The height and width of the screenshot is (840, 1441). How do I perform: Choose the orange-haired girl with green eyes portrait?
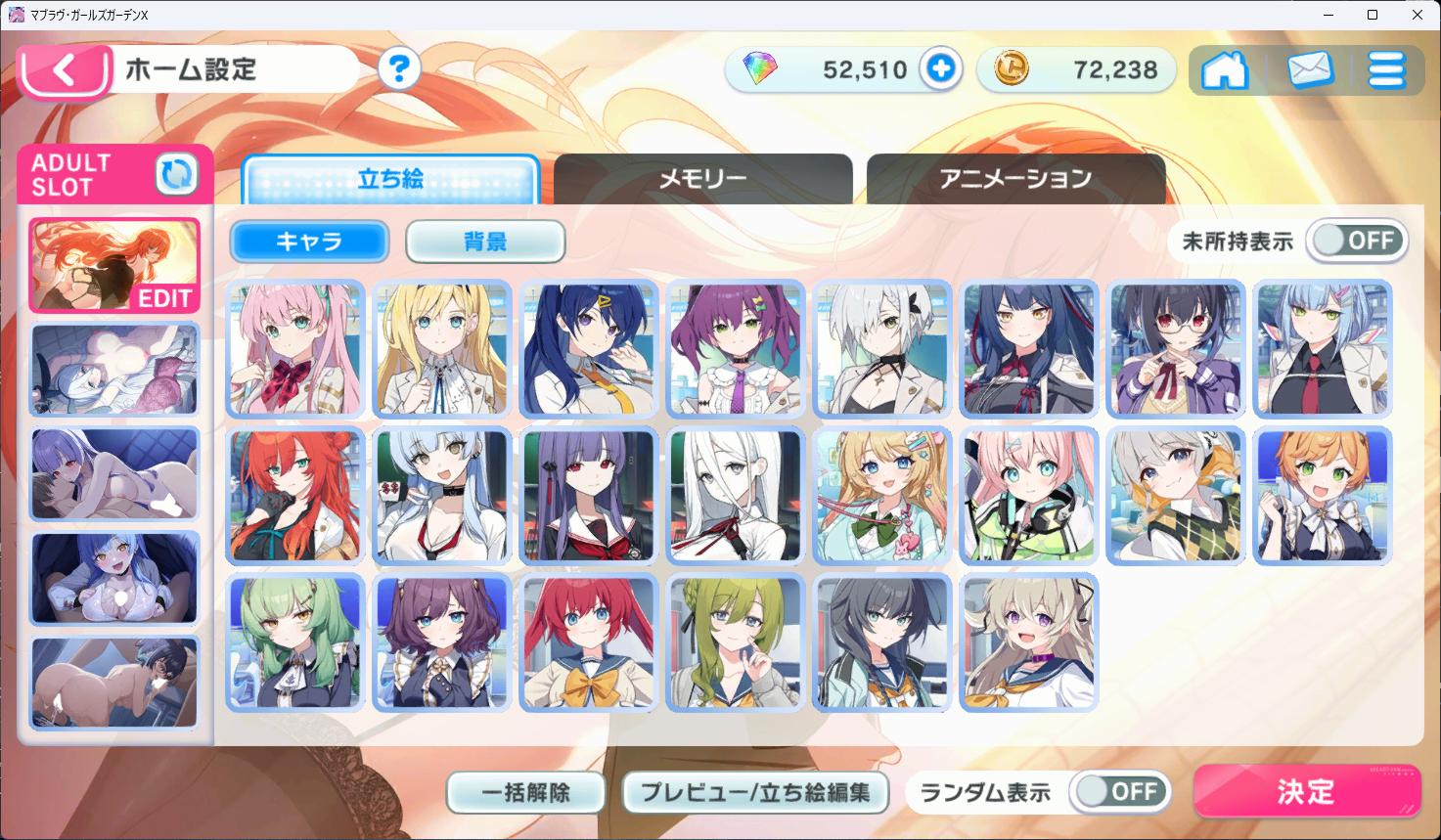[x=1322, y=496]
